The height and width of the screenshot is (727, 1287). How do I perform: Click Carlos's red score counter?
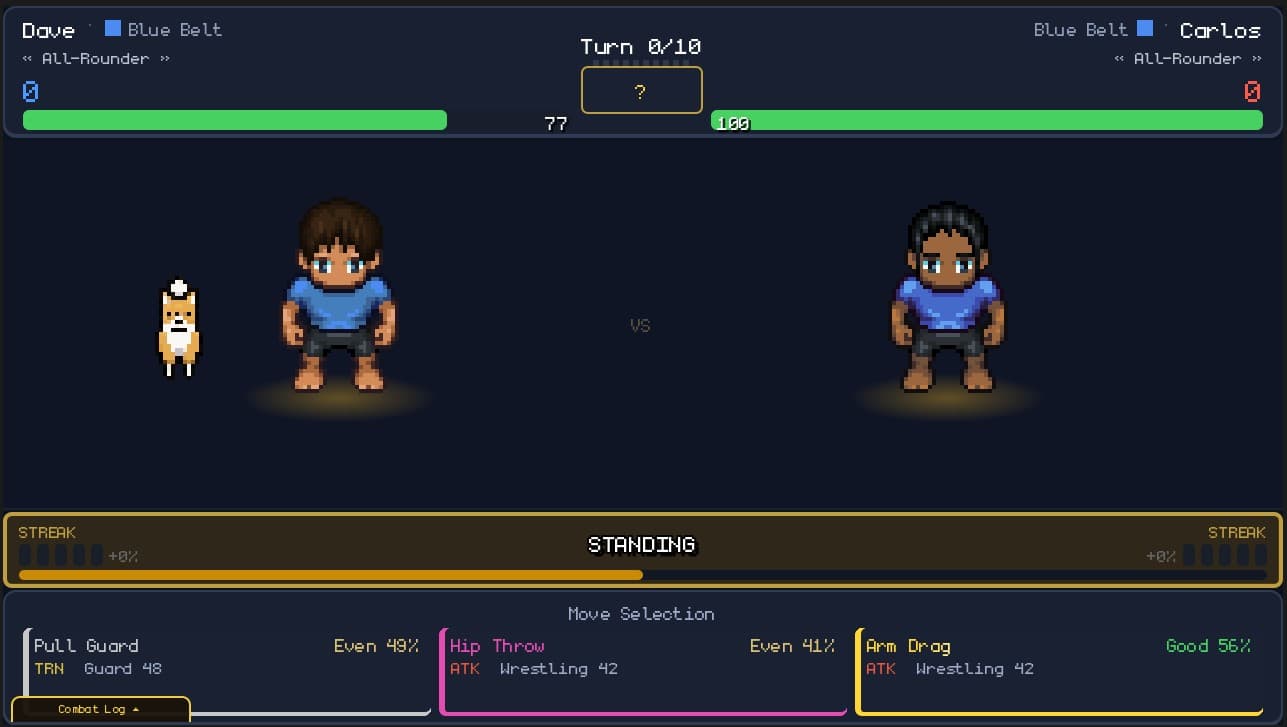[x=1252, y=91]
